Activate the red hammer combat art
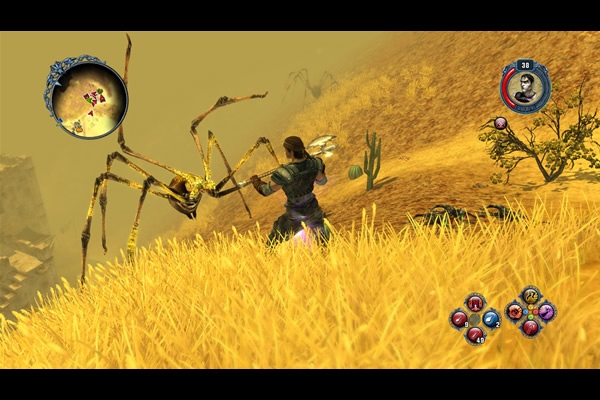The width and height of the screenshot is (600, 400). (x=530, y=327)
